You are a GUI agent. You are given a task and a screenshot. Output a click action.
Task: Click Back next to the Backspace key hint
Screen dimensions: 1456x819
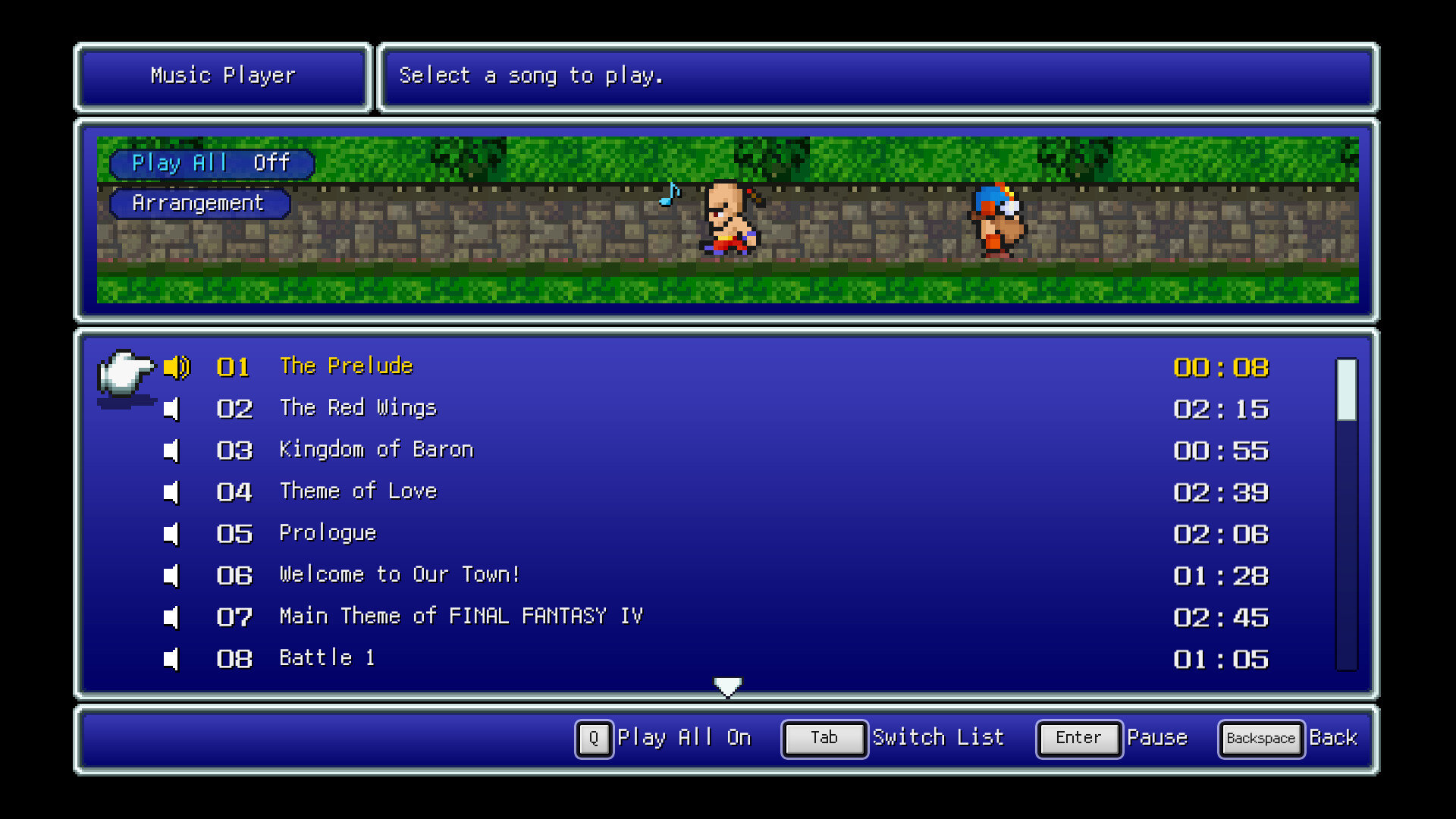click(1333, 738)
